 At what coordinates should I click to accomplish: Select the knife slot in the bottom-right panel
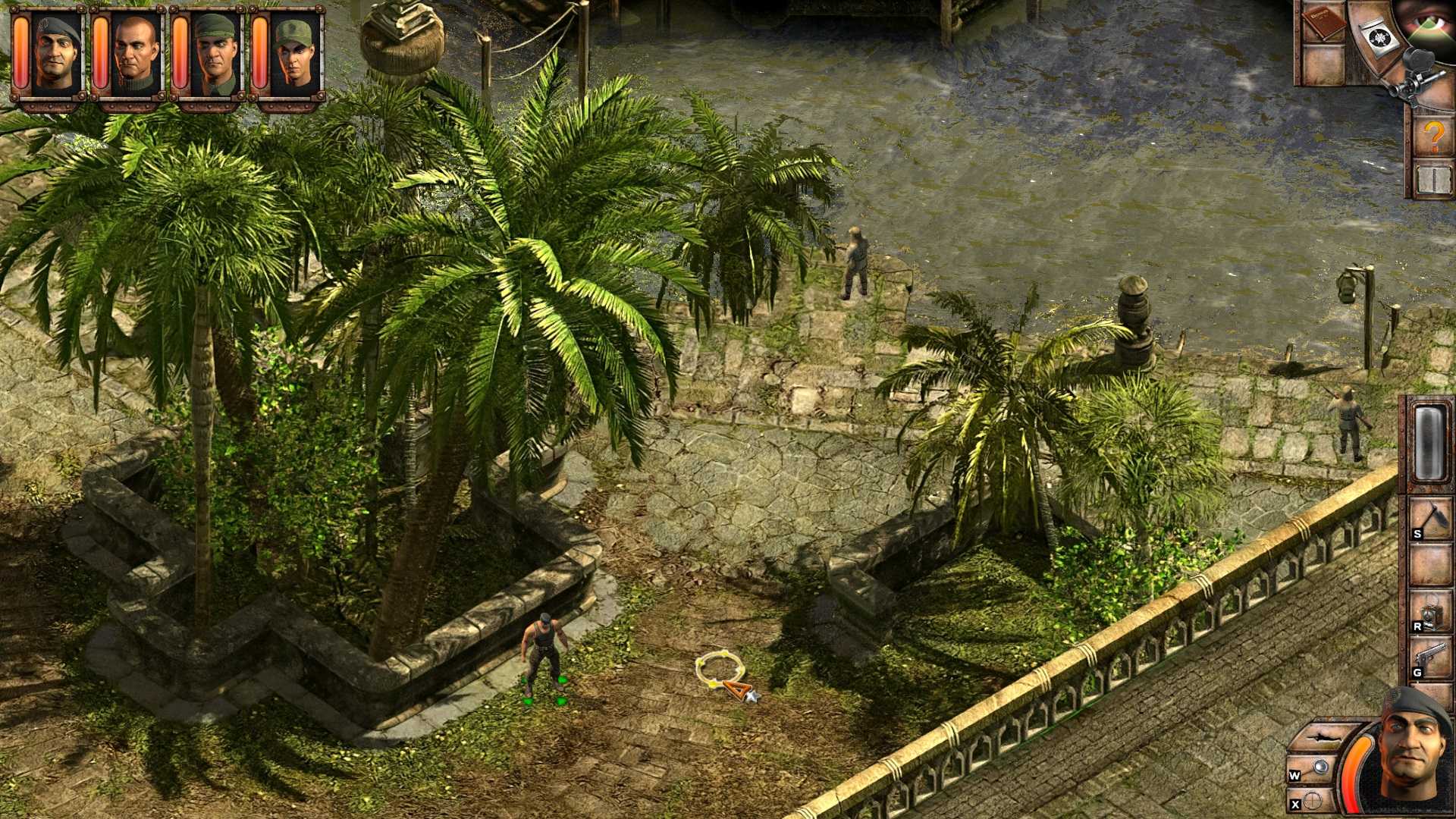pyautogui.click(x=1323, y=738)
